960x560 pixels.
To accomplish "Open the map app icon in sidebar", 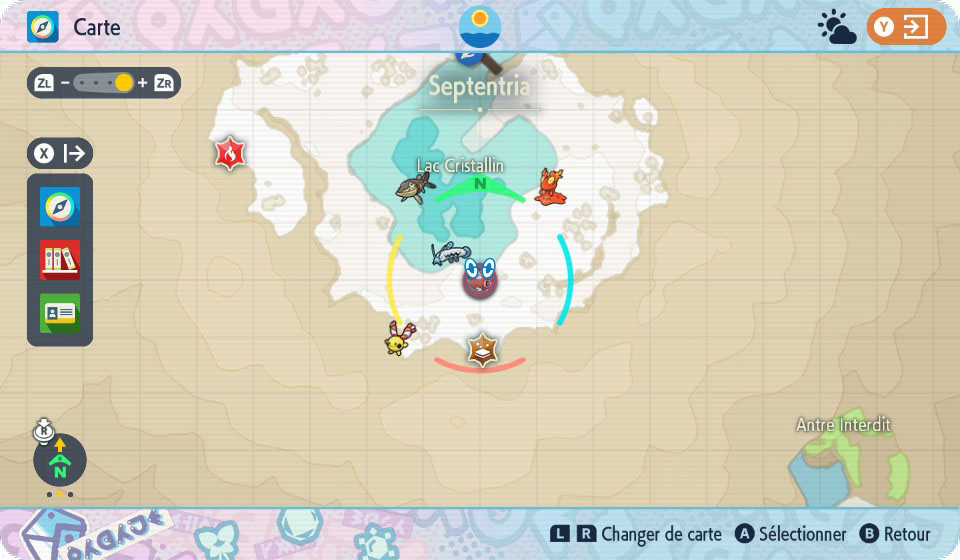I will (x=60, y=207).
